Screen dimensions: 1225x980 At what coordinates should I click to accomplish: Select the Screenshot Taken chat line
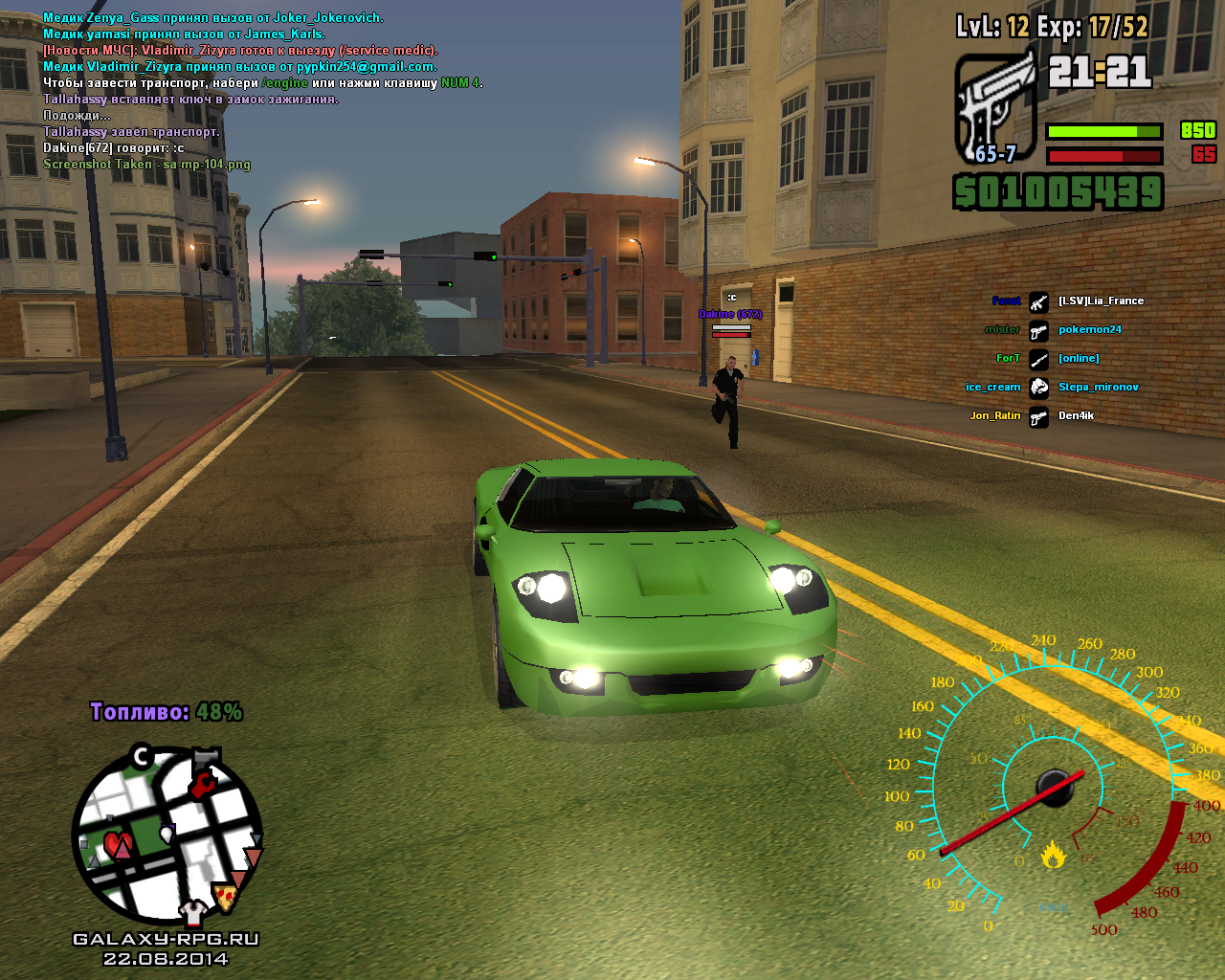(146, 165)
